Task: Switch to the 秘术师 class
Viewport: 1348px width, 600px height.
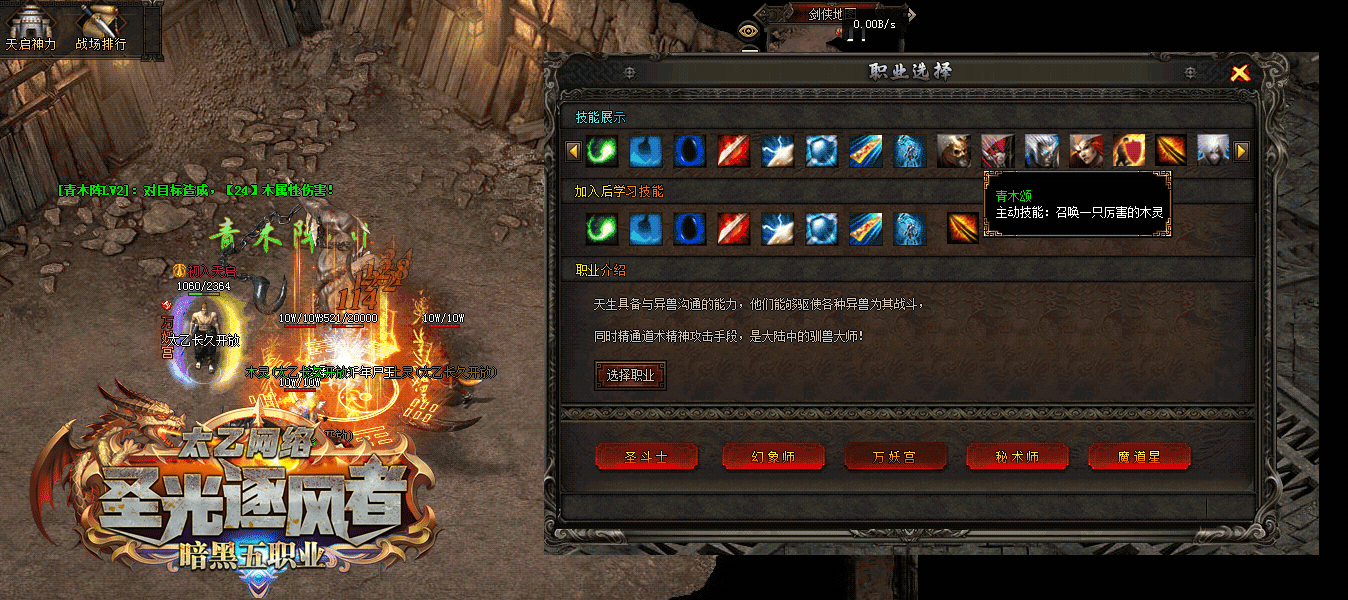Action: [x=1017, y=457]
